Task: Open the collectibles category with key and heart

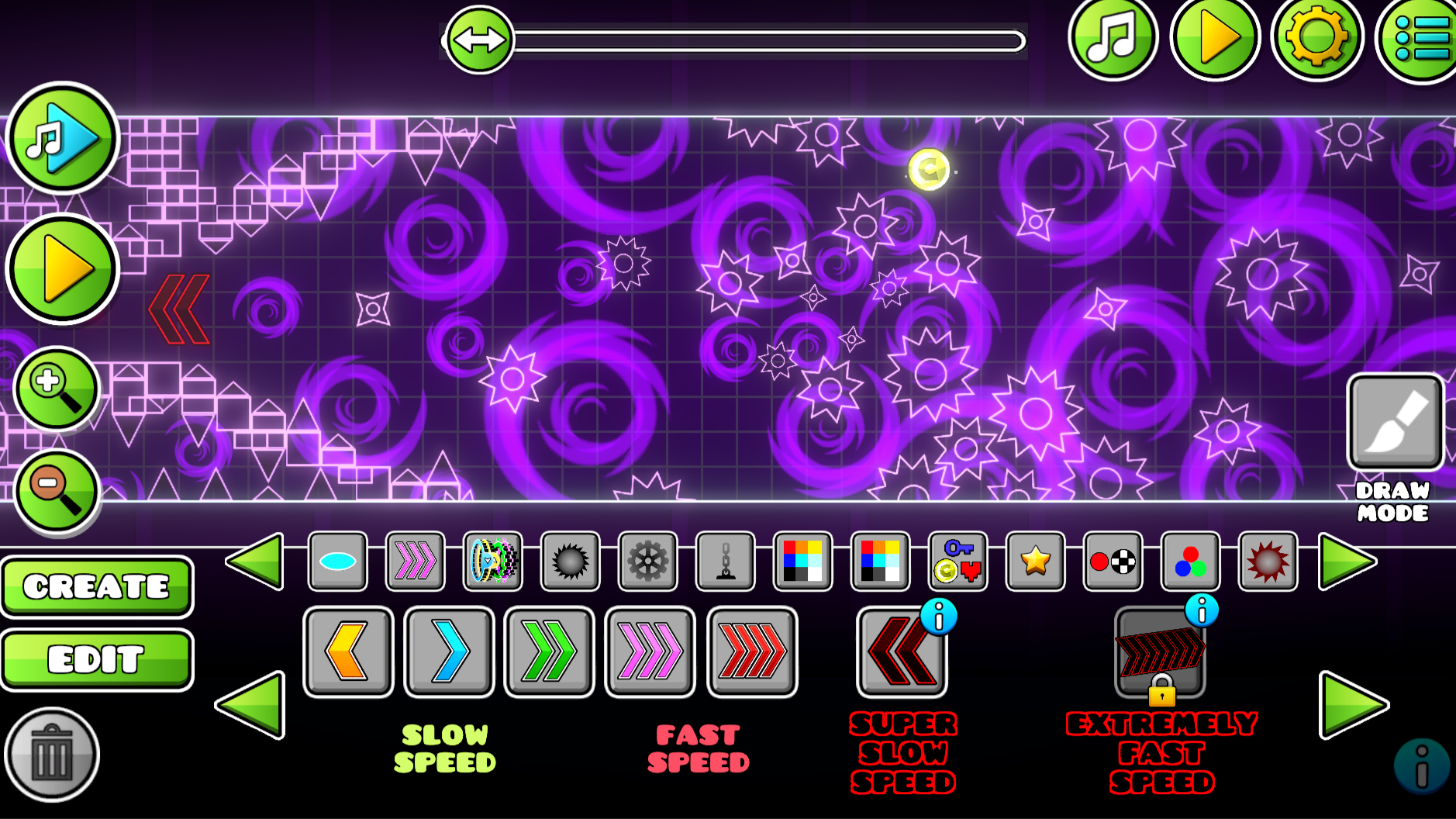Action: point(958,562)
